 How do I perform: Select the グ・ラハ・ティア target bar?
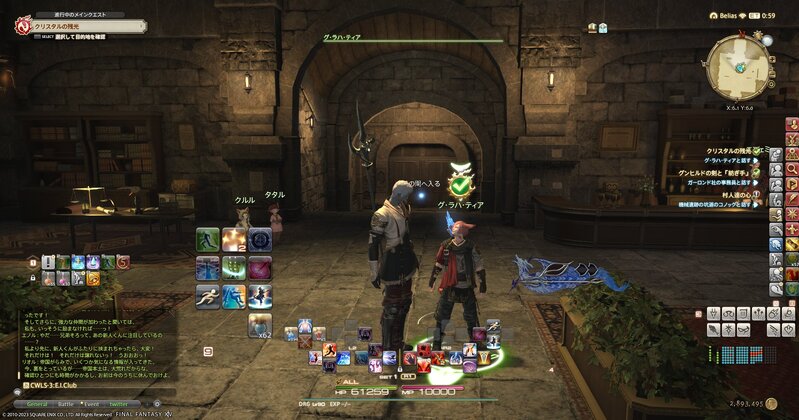pos(400,38)
